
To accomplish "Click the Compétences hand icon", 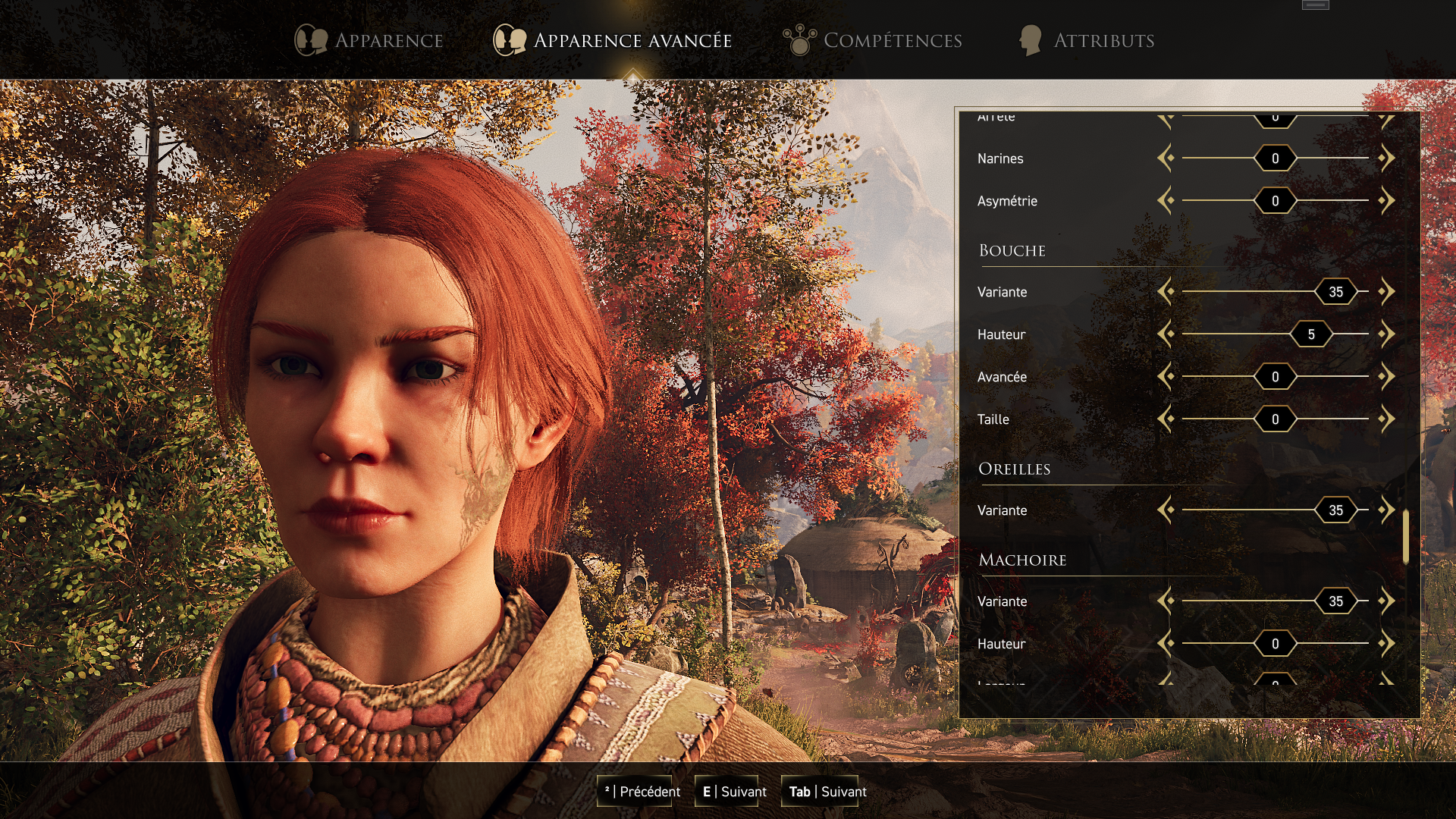I will 799,39.
